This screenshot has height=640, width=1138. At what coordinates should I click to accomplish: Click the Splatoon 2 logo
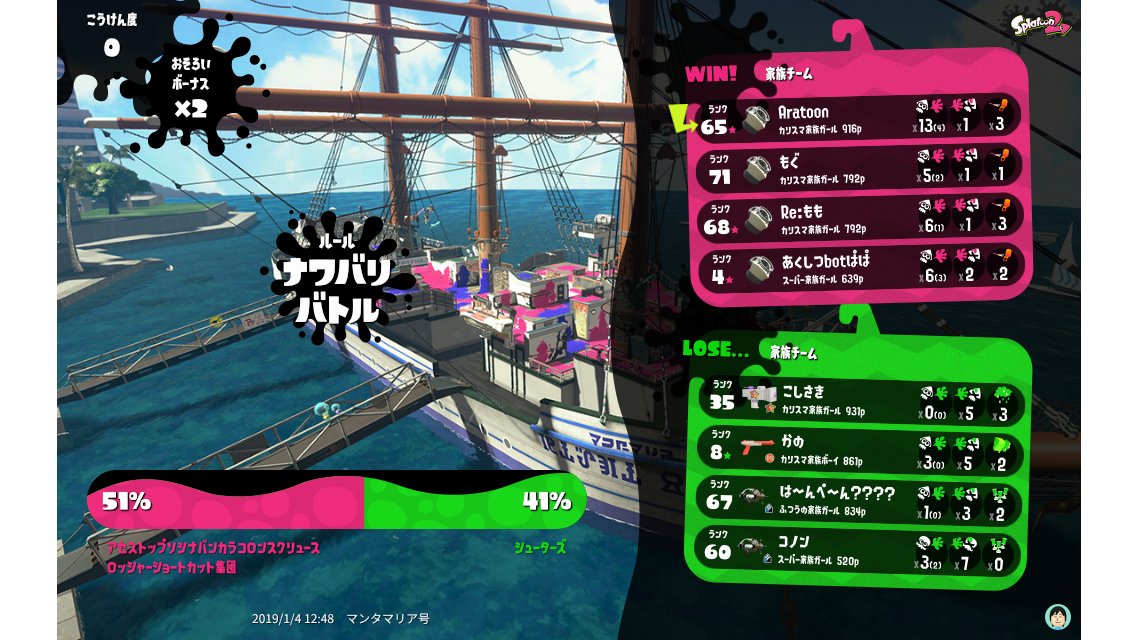1039,24
